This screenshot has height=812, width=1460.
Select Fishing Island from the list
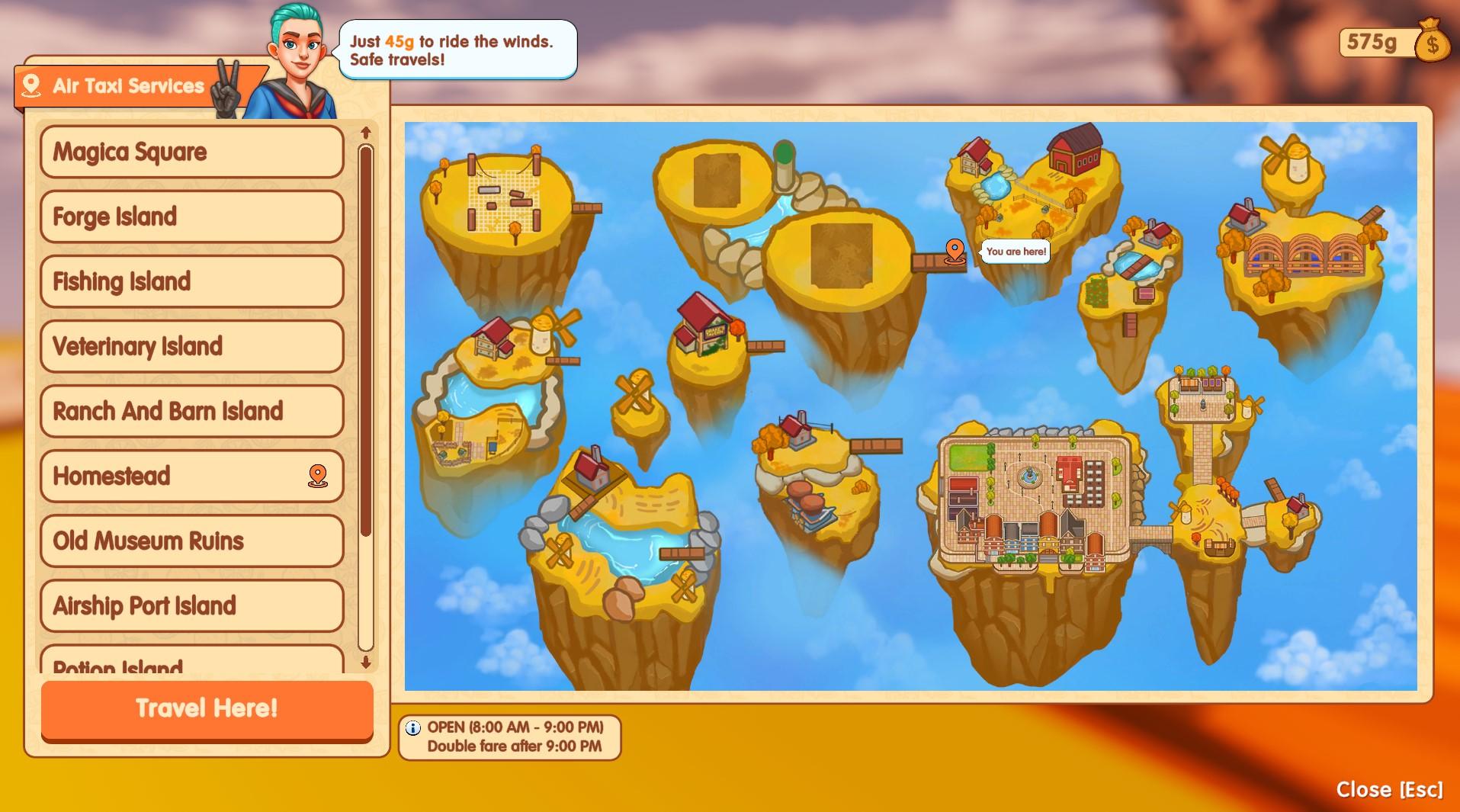tap(191, 281)
